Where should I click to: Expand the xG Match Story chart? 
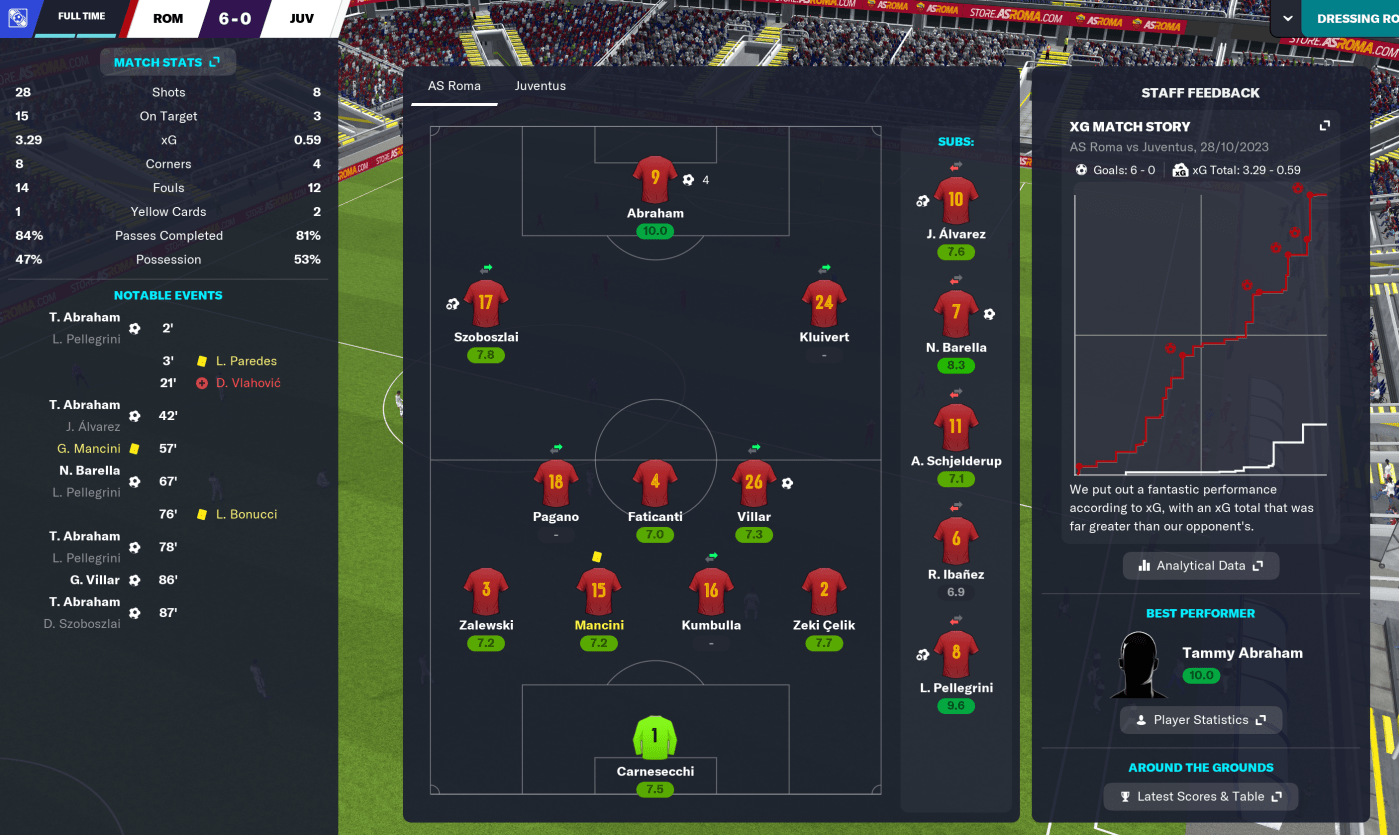(1324, 126)
